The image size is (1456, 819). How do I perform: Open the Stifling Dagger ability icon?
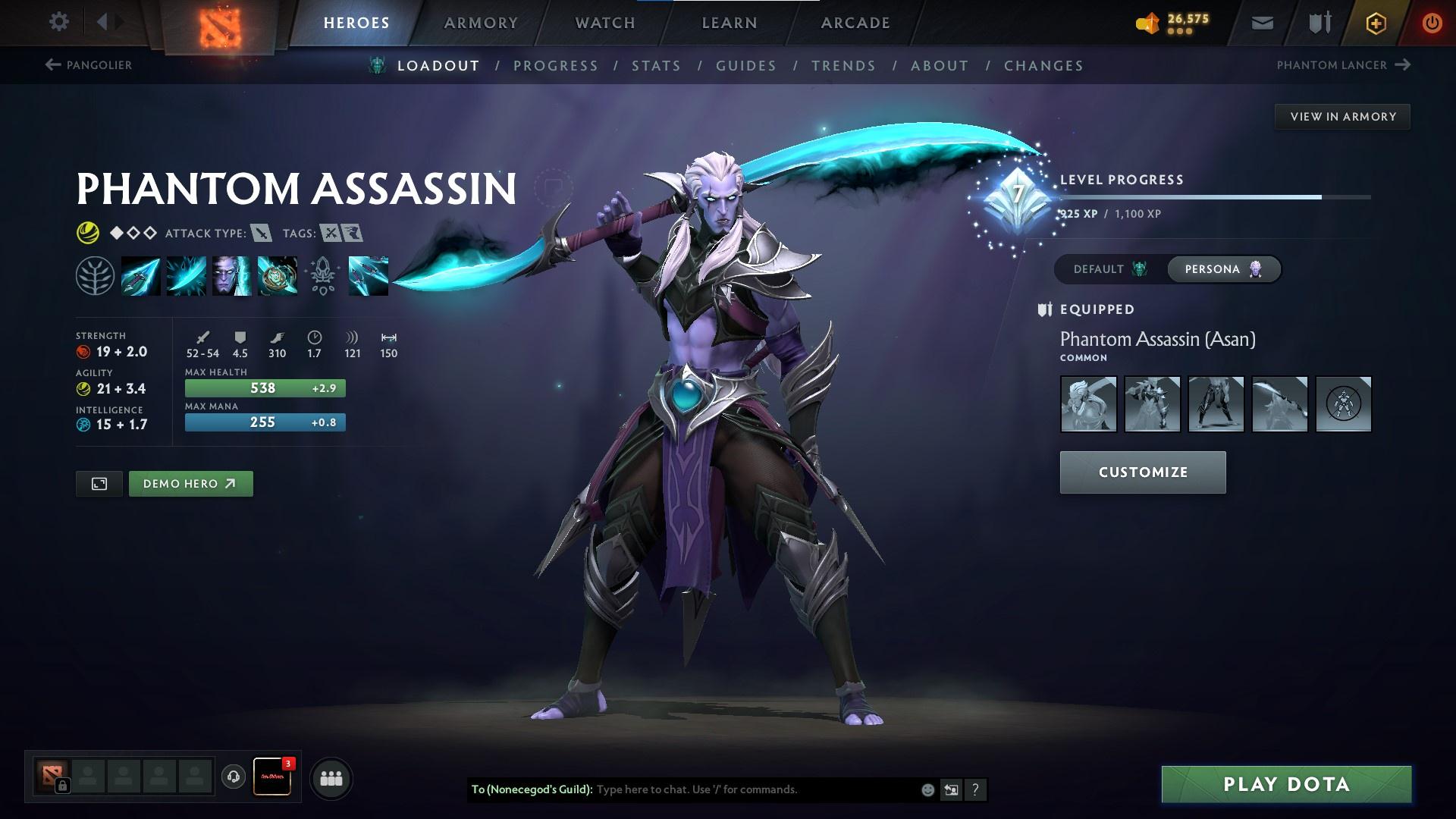pyautogui.click(x=141, y=275)
